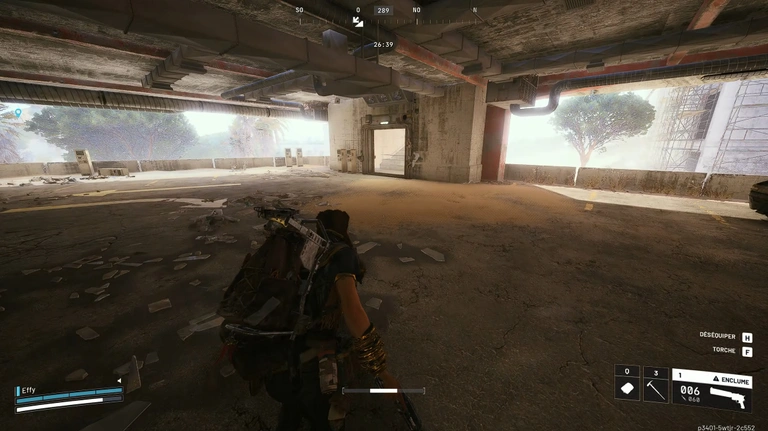Screen dimensions: 768x431
Task: Click the objective marker on the compass
Action: 358,21
